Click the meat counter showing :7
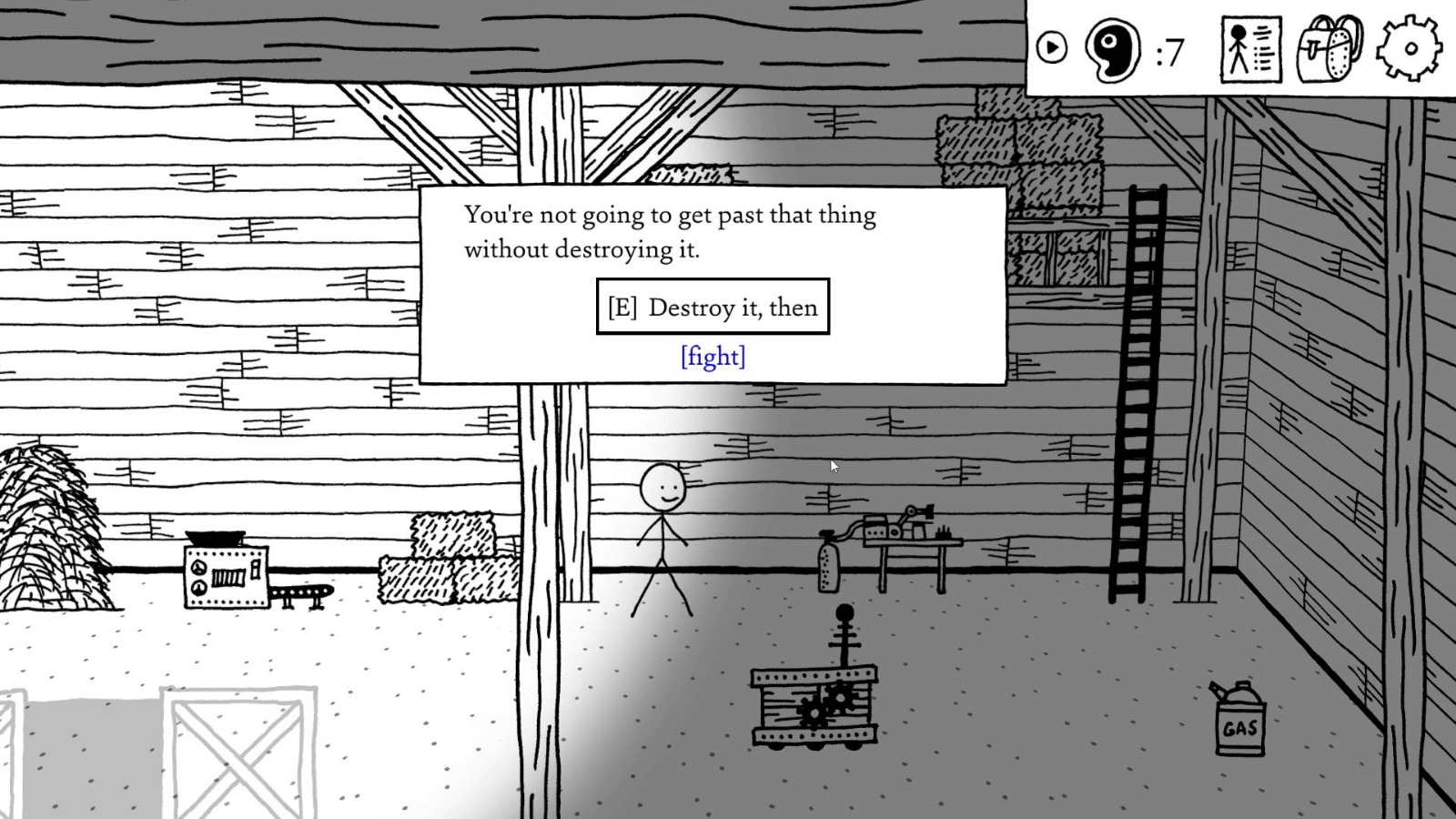Image resolution: width=1456 pixels, height=819 pixels. pyautogui.click(x=1169, y=53)
